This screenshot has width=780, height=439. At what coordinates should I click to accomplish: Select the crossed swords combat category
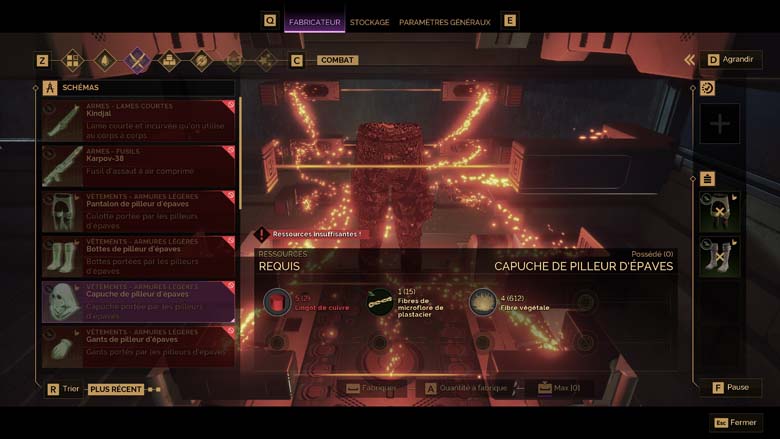pos(136,61)
